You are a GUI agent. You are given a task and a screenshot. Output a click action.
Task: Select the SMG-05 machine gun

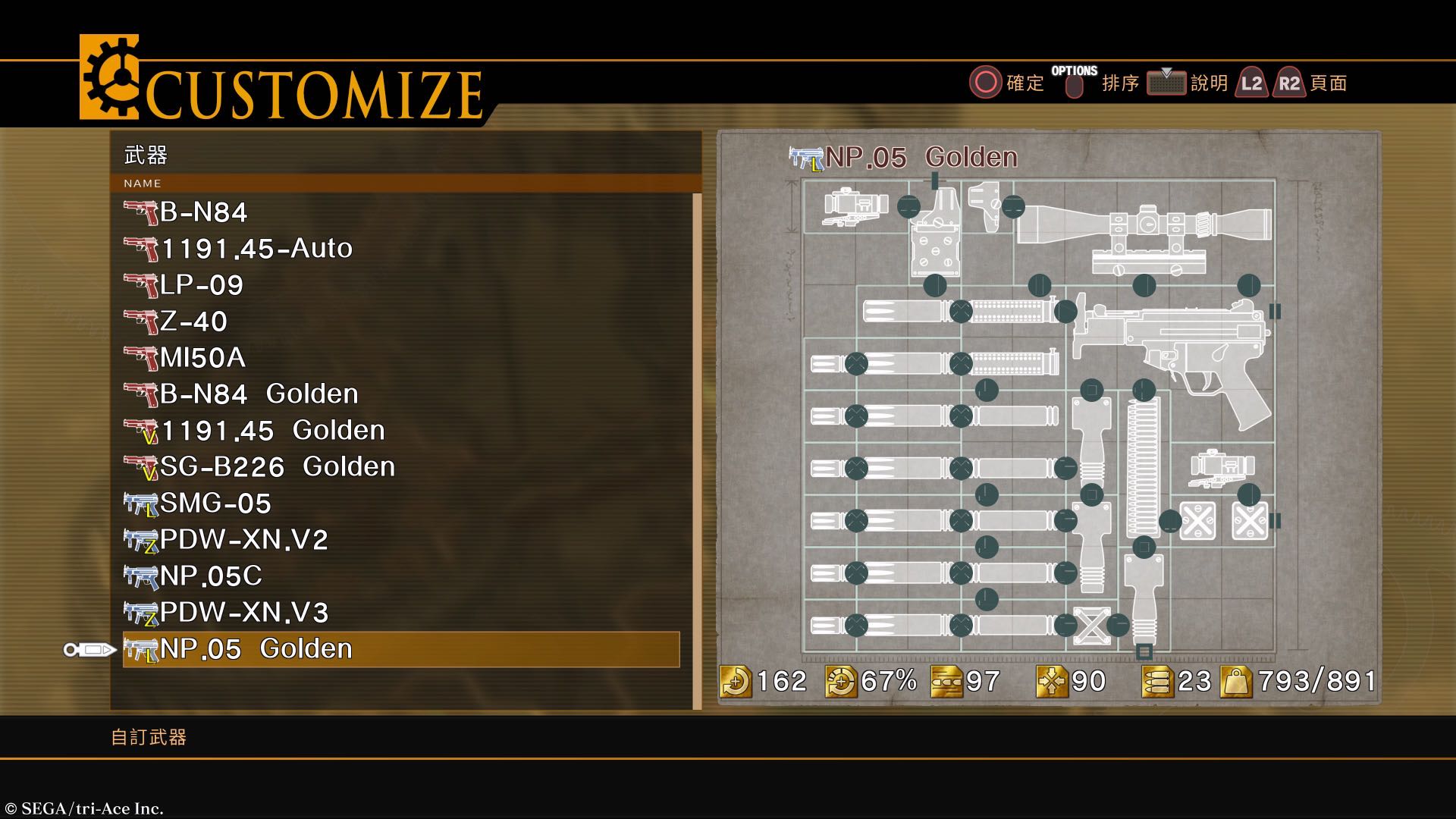click(x=215, y=504)
